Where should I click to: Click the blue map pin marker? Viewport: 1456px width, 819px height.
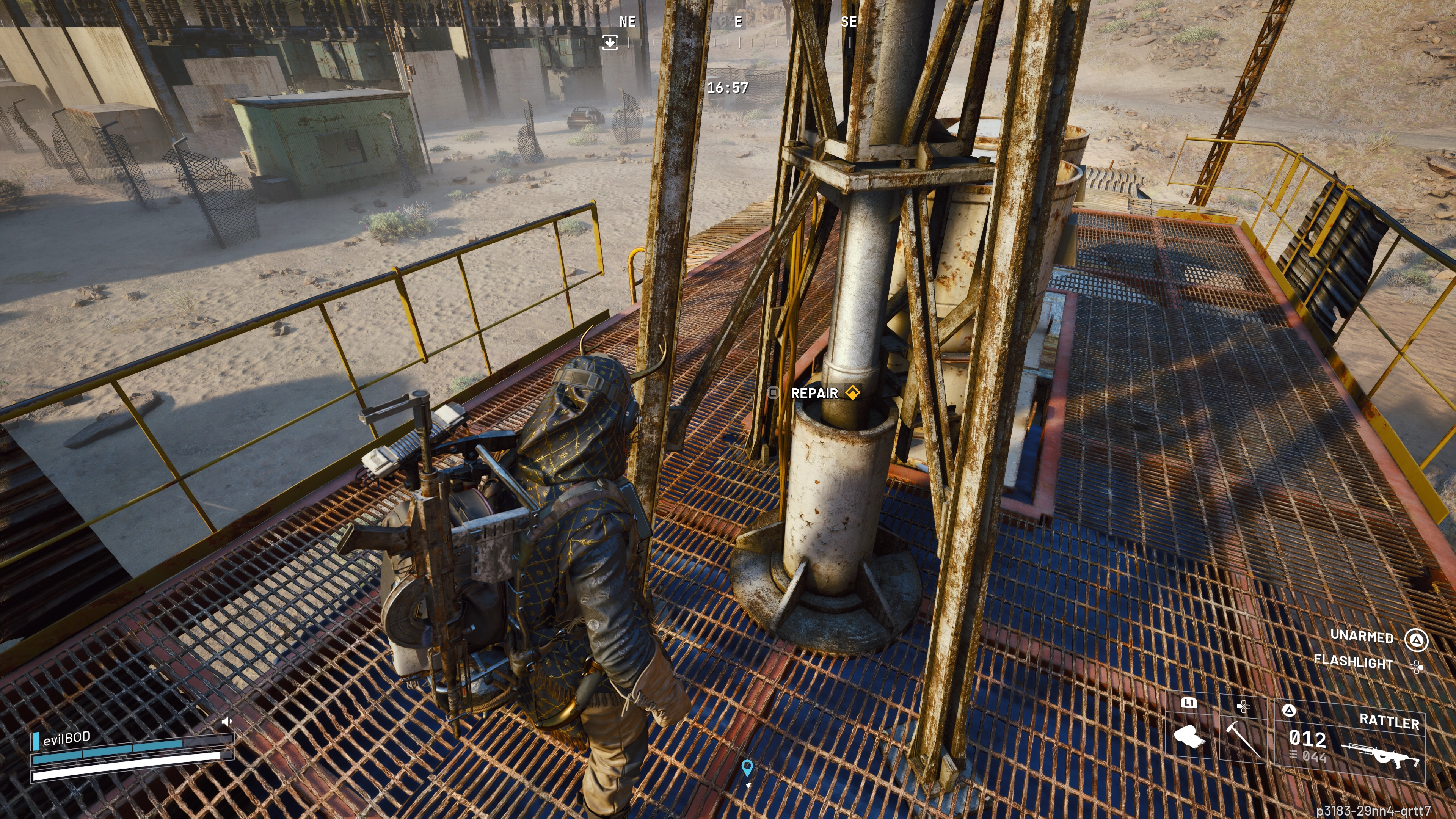coord(747,767)
